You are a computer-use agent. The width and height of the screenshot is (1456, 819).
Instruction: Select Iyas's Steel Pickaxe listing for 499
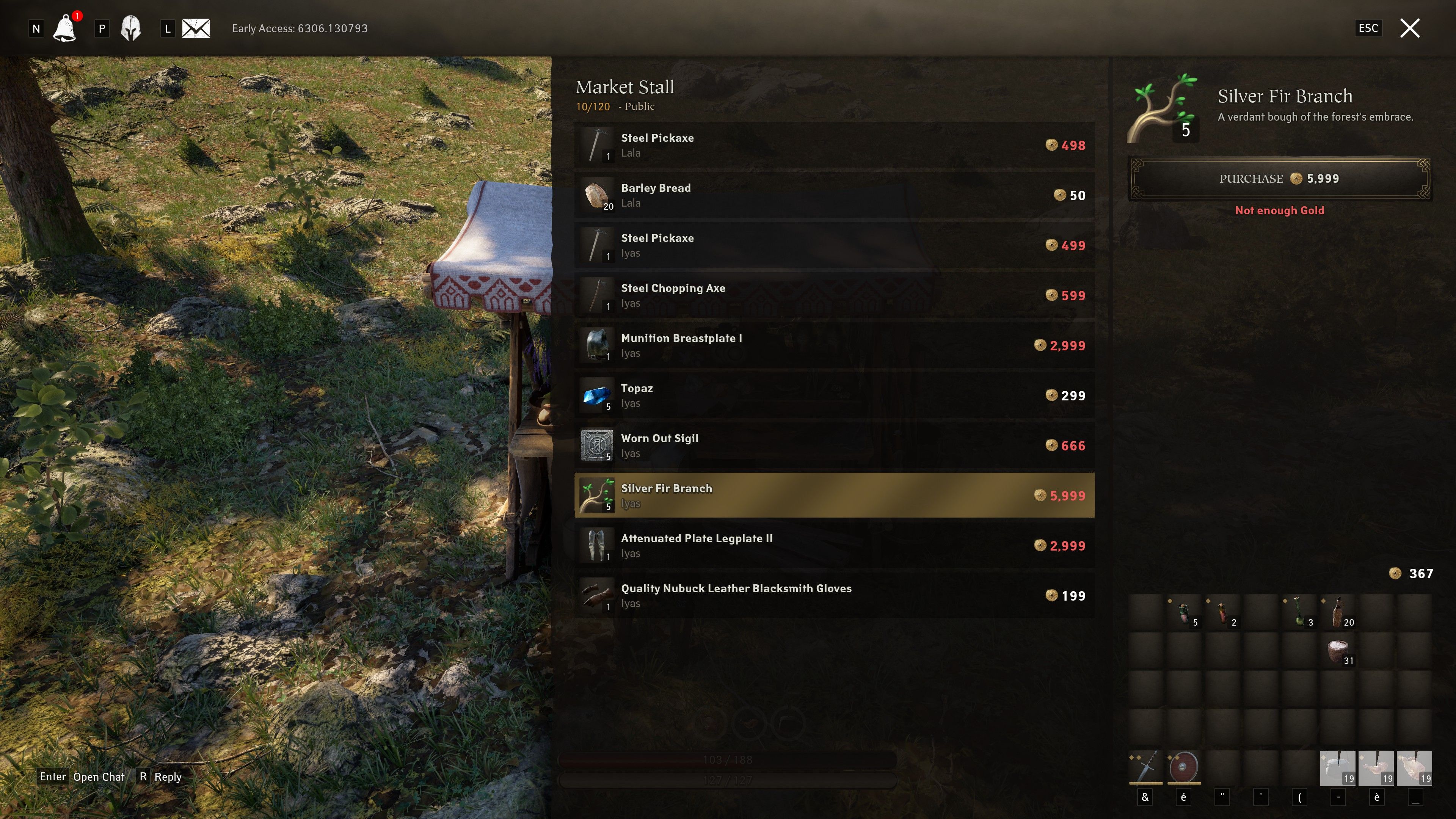click(834, 245)
